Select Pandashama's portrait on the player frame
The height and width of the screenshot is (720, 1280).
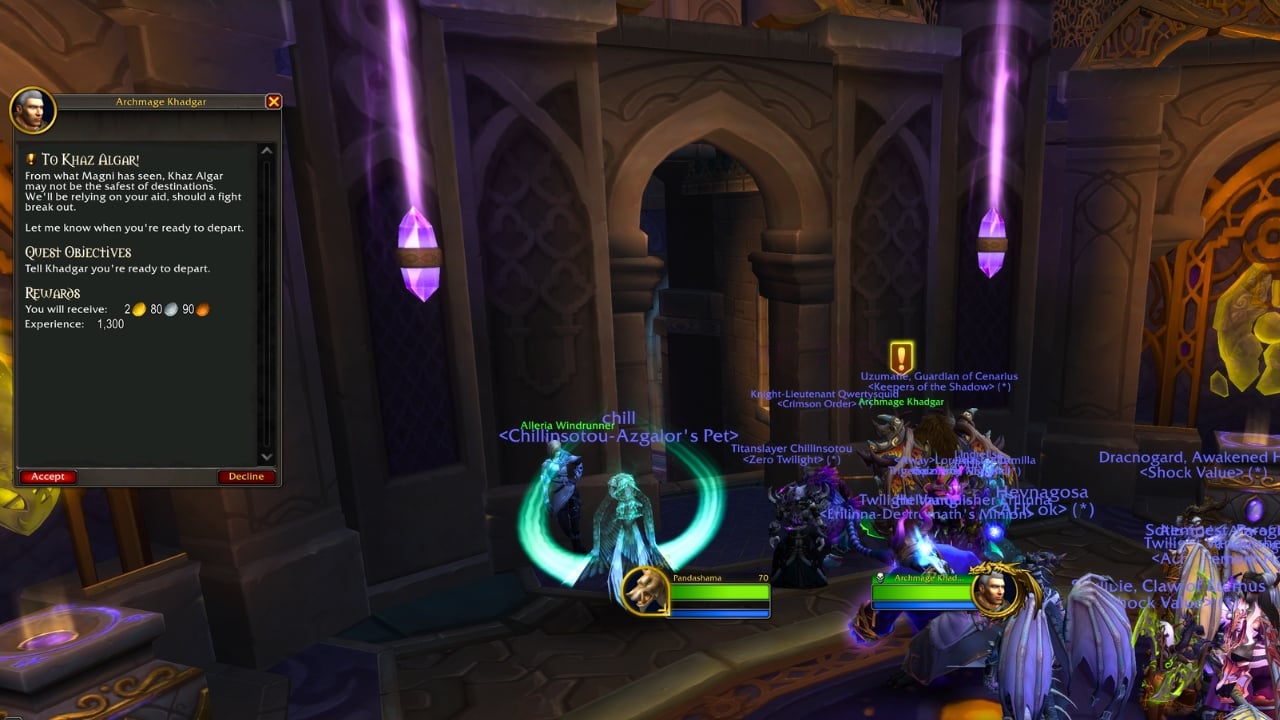click(x=645, y=592)
